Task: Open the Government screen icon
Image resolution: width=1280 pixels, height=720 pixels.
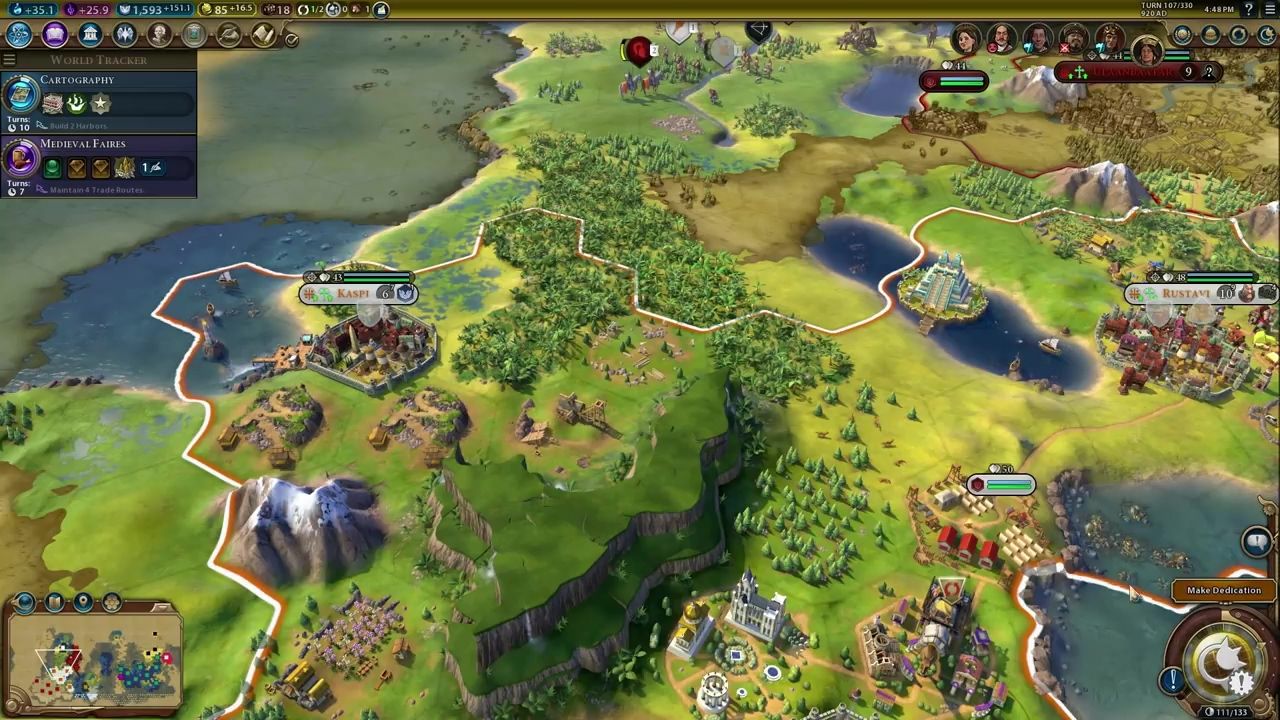Action: tap(90, 35)
